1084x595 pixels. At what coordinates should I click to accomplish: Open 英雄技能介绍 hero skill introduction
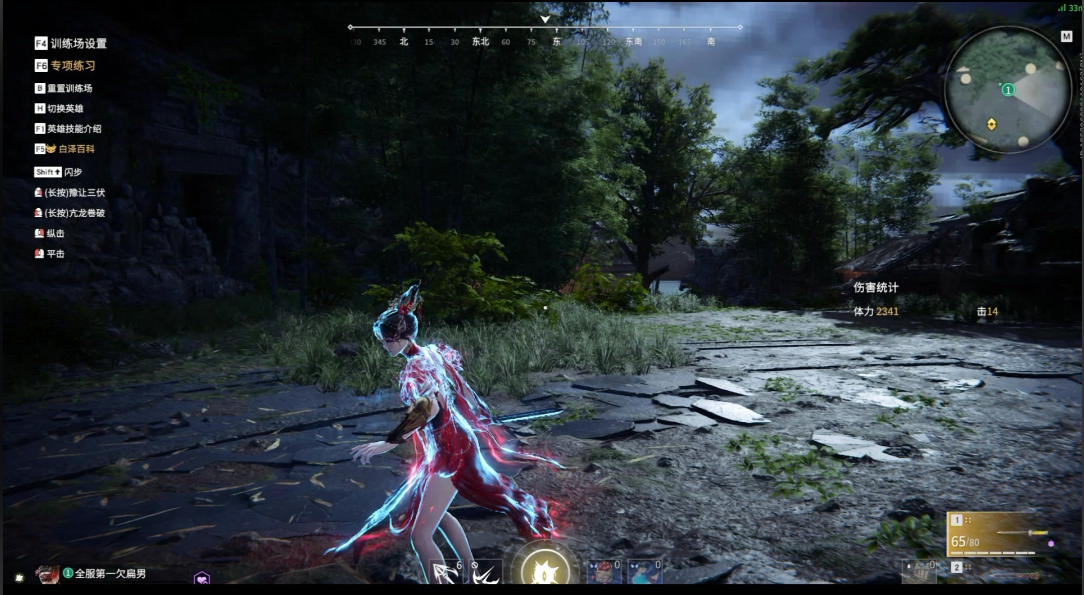(x=68, y=129)
